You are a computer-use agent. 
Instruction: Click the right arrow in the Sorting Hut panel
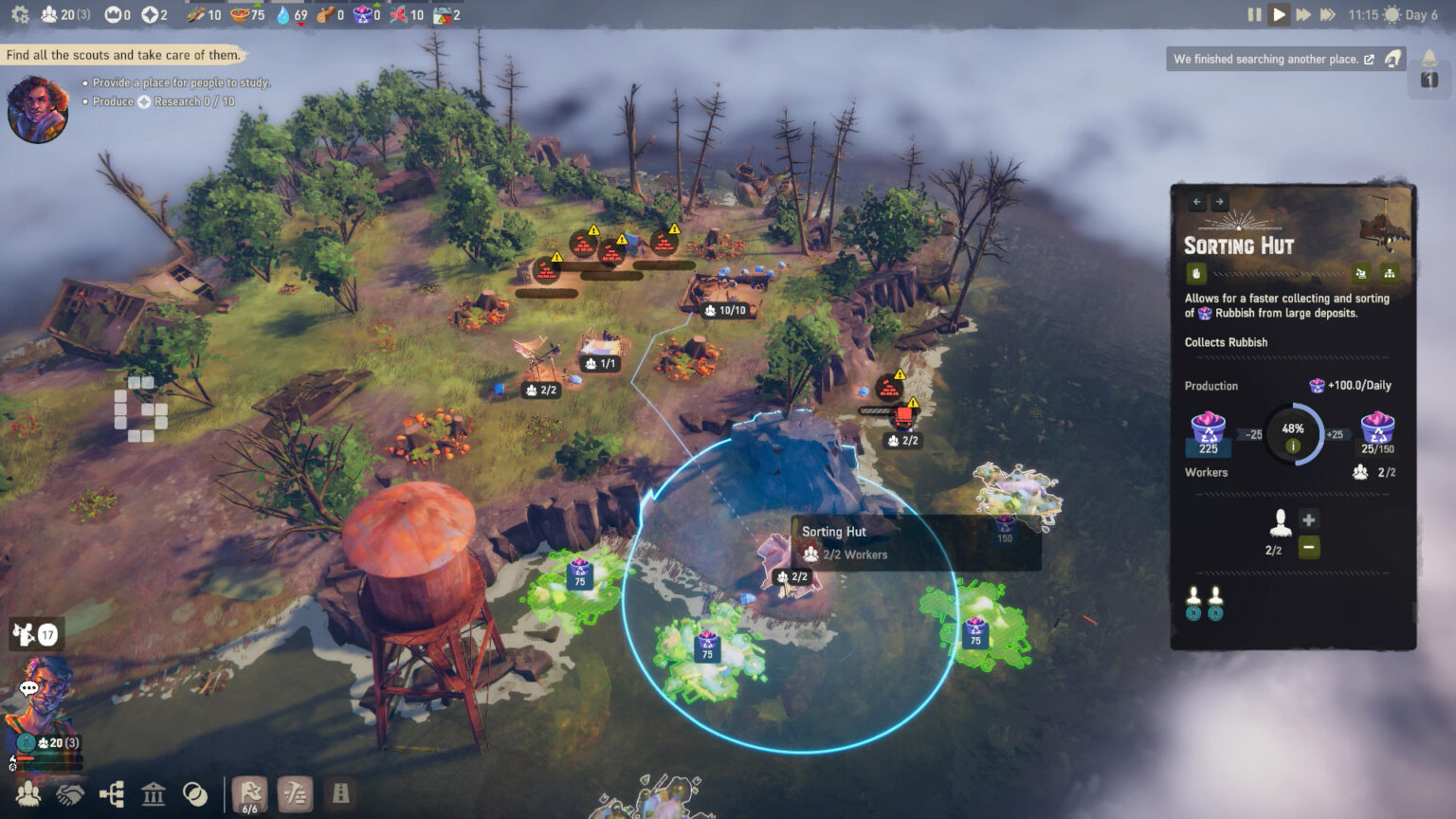(x=1220, y=201)
